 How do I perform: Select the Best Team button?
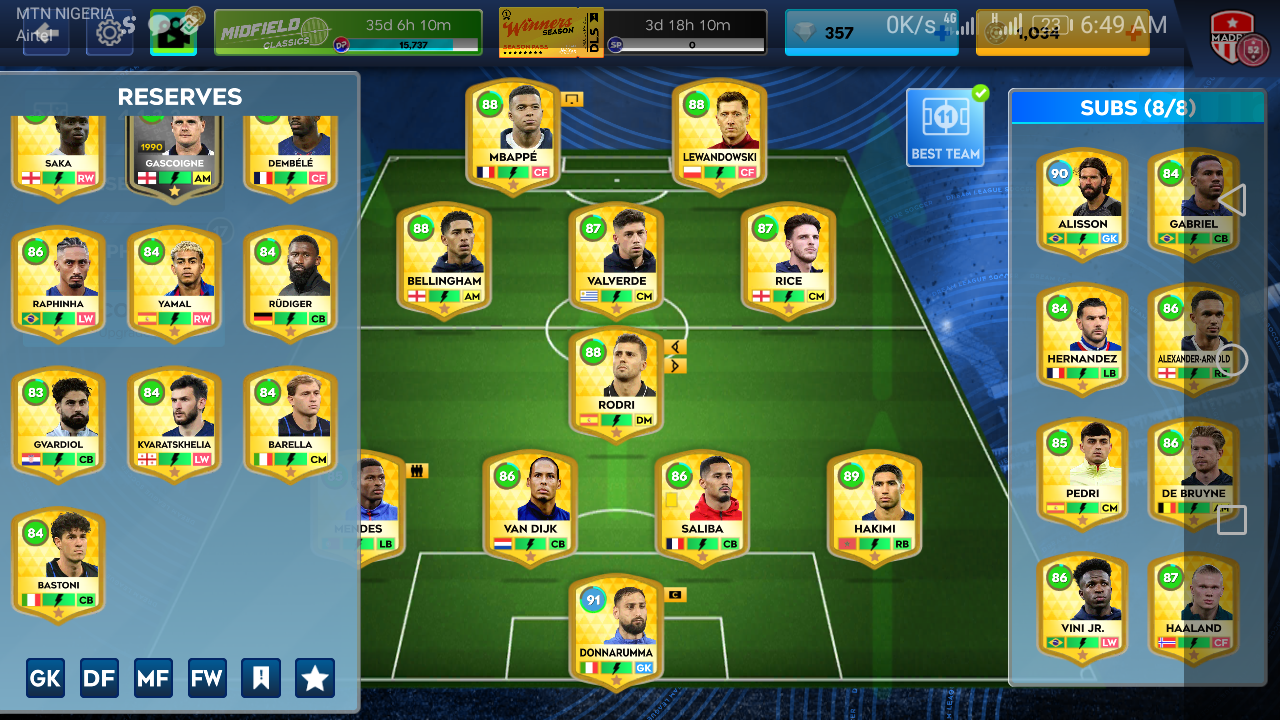click(945, 128)
